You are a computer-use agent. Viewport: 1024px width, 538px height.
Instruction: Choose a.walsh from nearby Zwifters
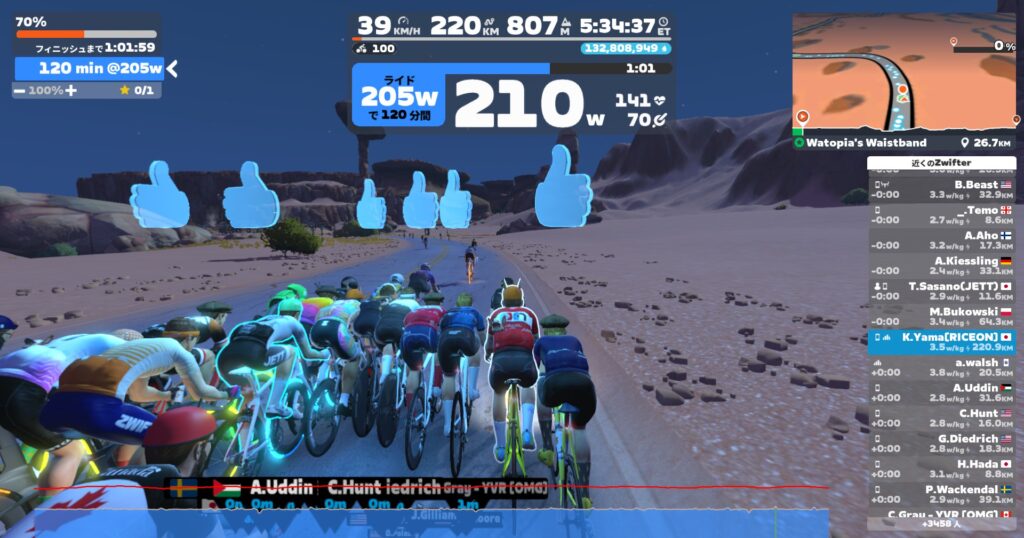(942, 368)
